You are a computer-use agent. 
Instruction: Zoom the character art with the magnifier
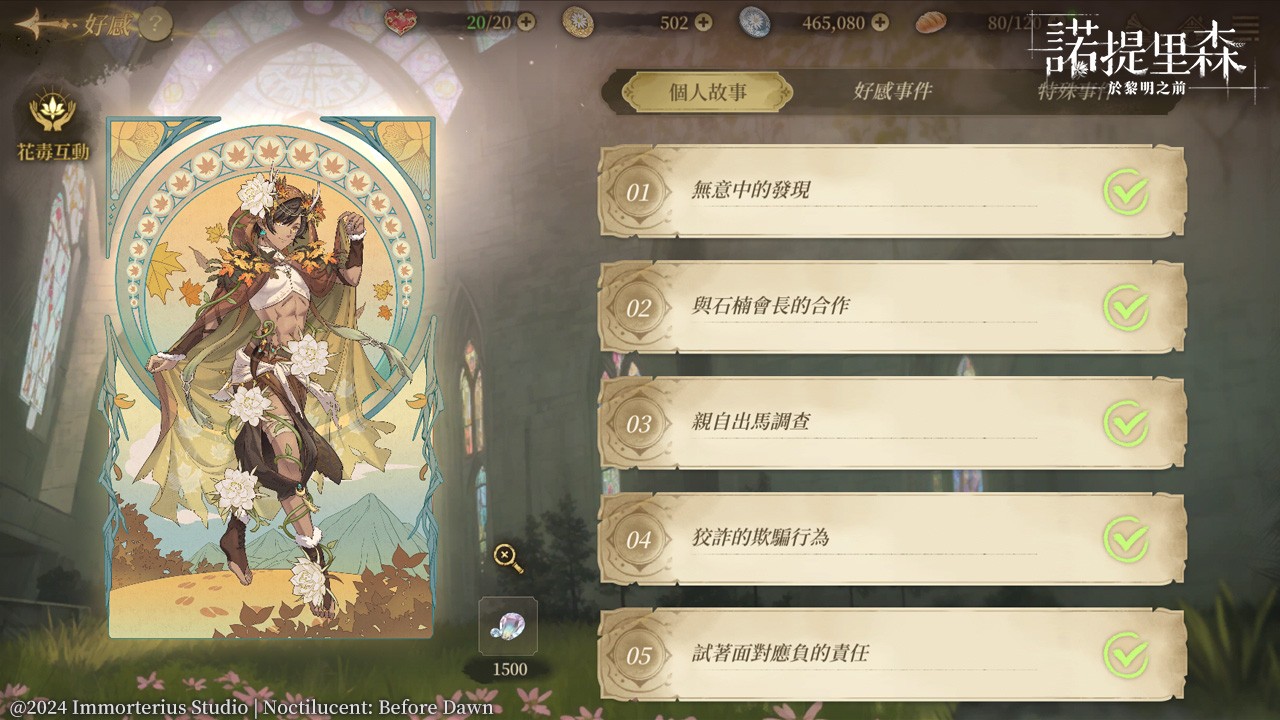click(508, 557)
